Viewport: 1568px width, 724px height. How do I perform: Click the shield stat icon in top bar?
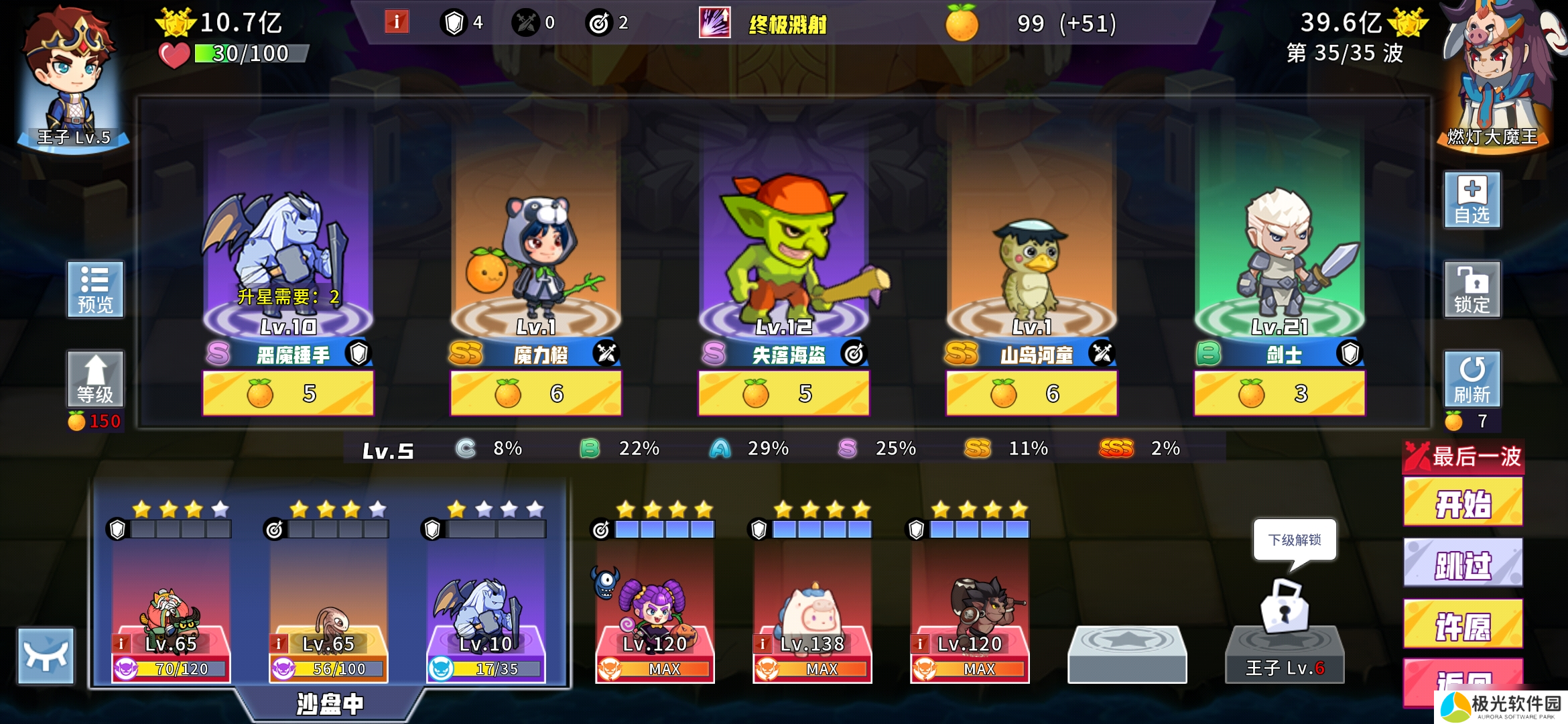455,21
